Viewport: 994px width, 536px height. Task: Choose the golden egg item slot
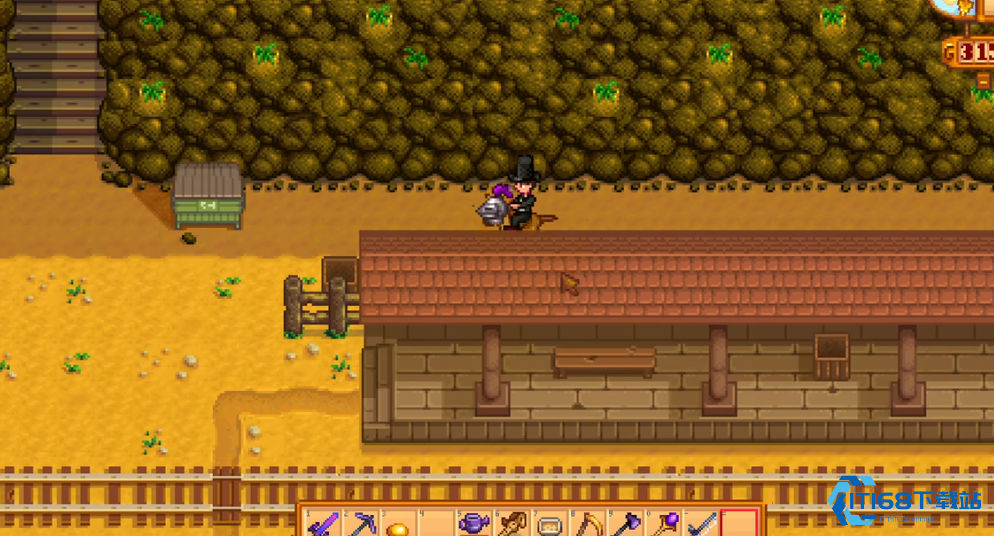pyautogui.click(x=398, y=525)
